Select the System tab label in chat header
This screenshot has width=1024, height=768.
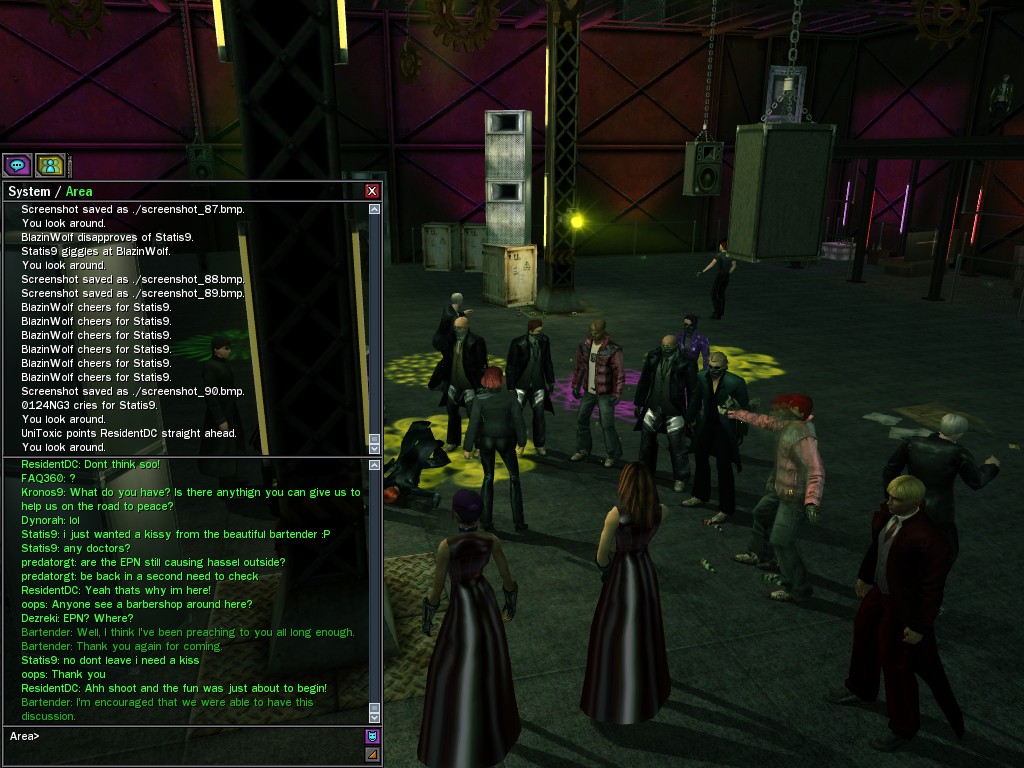[x=29, y=191]
